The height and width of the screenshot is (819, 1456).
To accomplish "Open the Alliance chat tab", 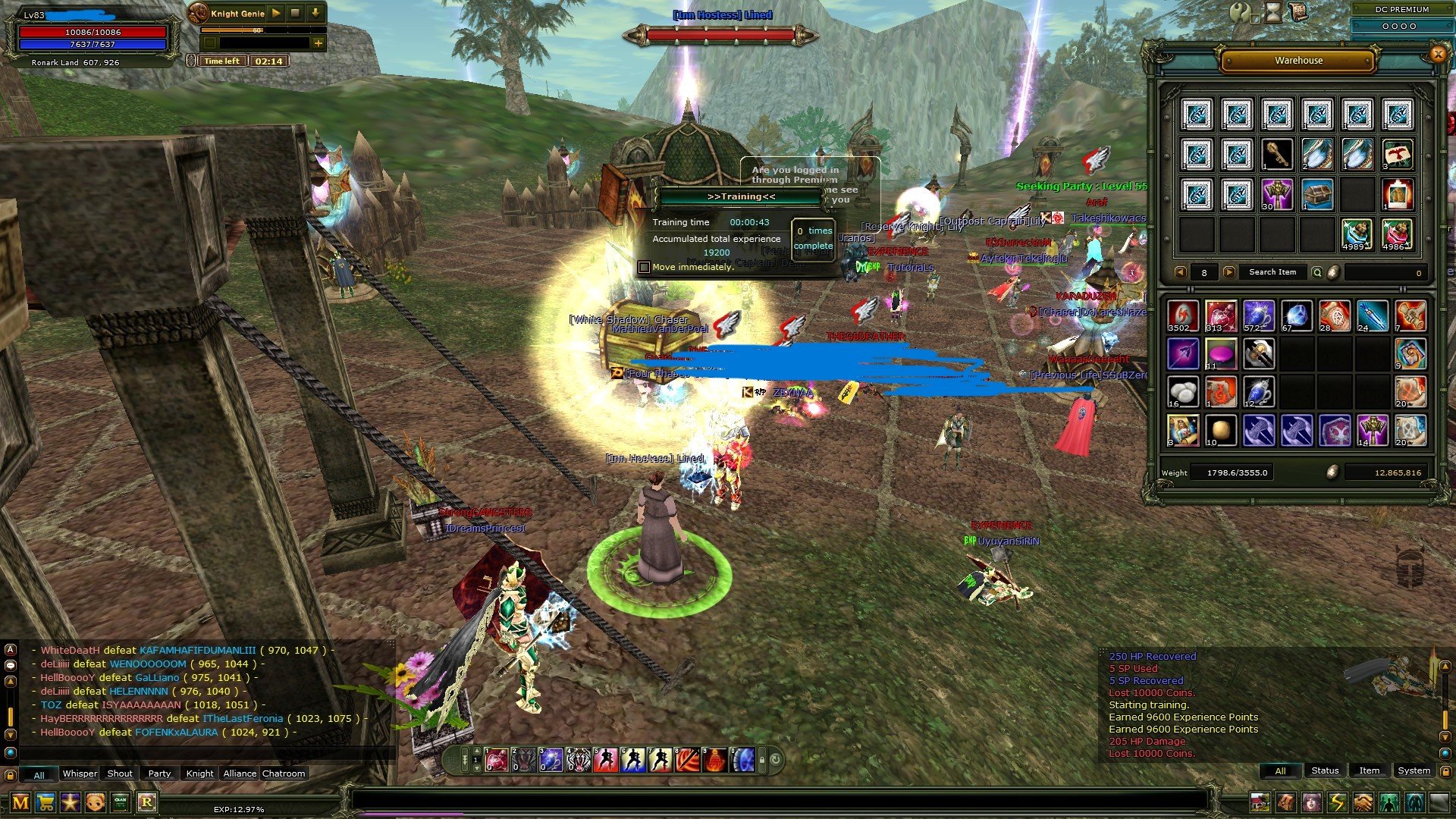I will tap(240, 773).
